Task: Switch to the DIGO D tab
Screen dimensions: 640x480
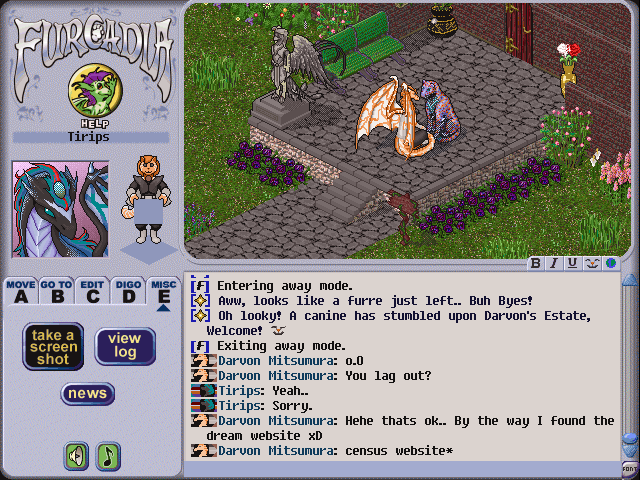Action: (127, 292)
